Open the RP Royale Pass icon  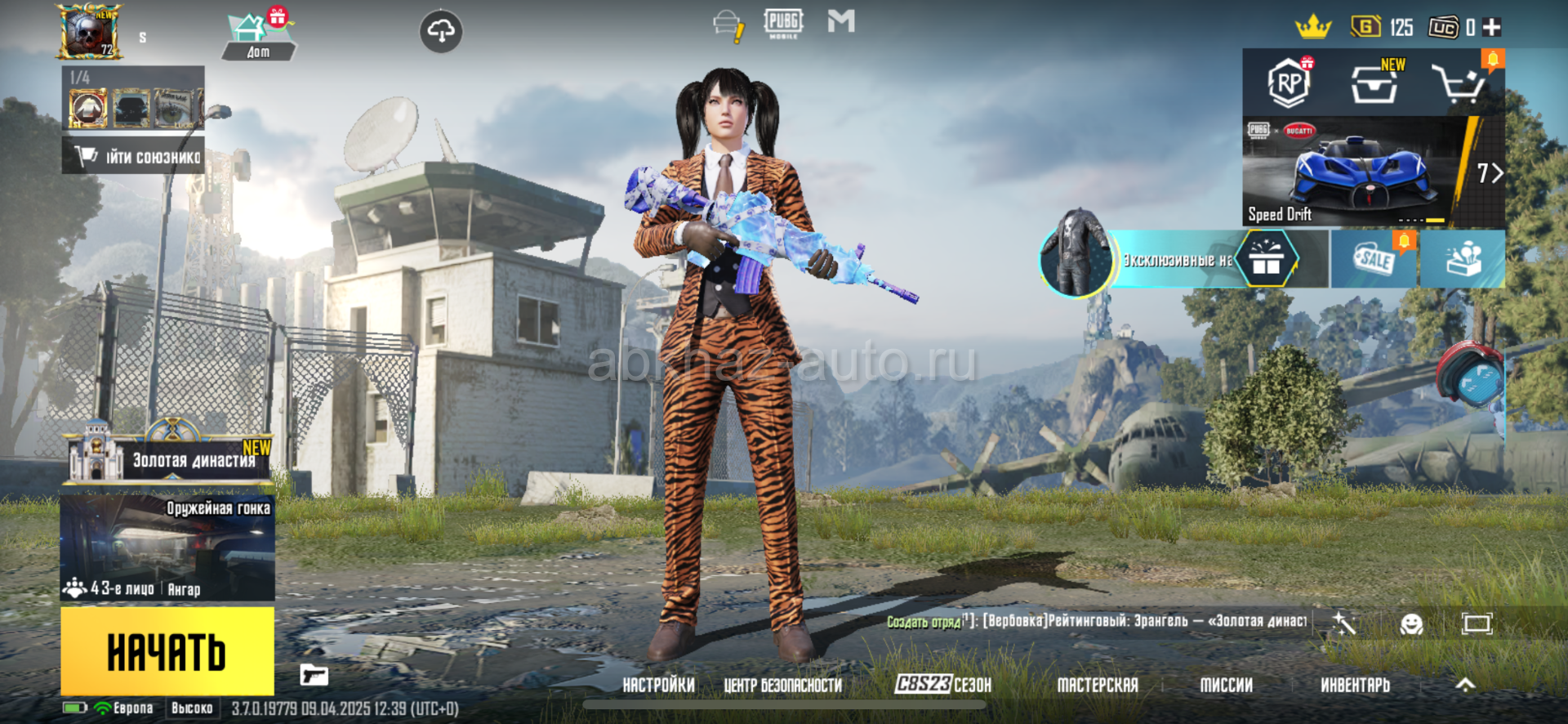click(1289, 83)
